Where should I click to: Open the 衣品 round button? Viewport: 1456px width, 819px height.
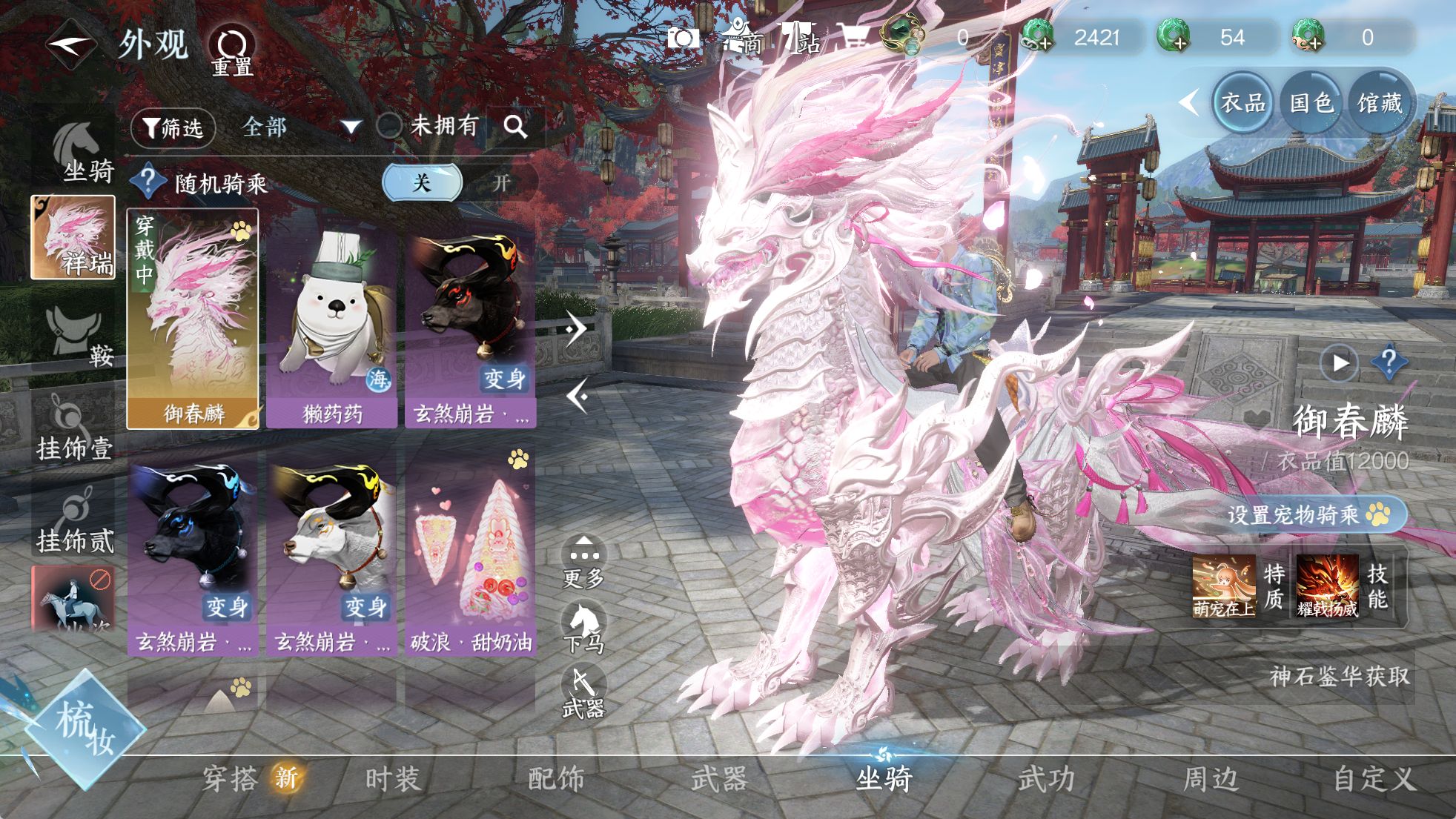click(x=1242, y=102)
